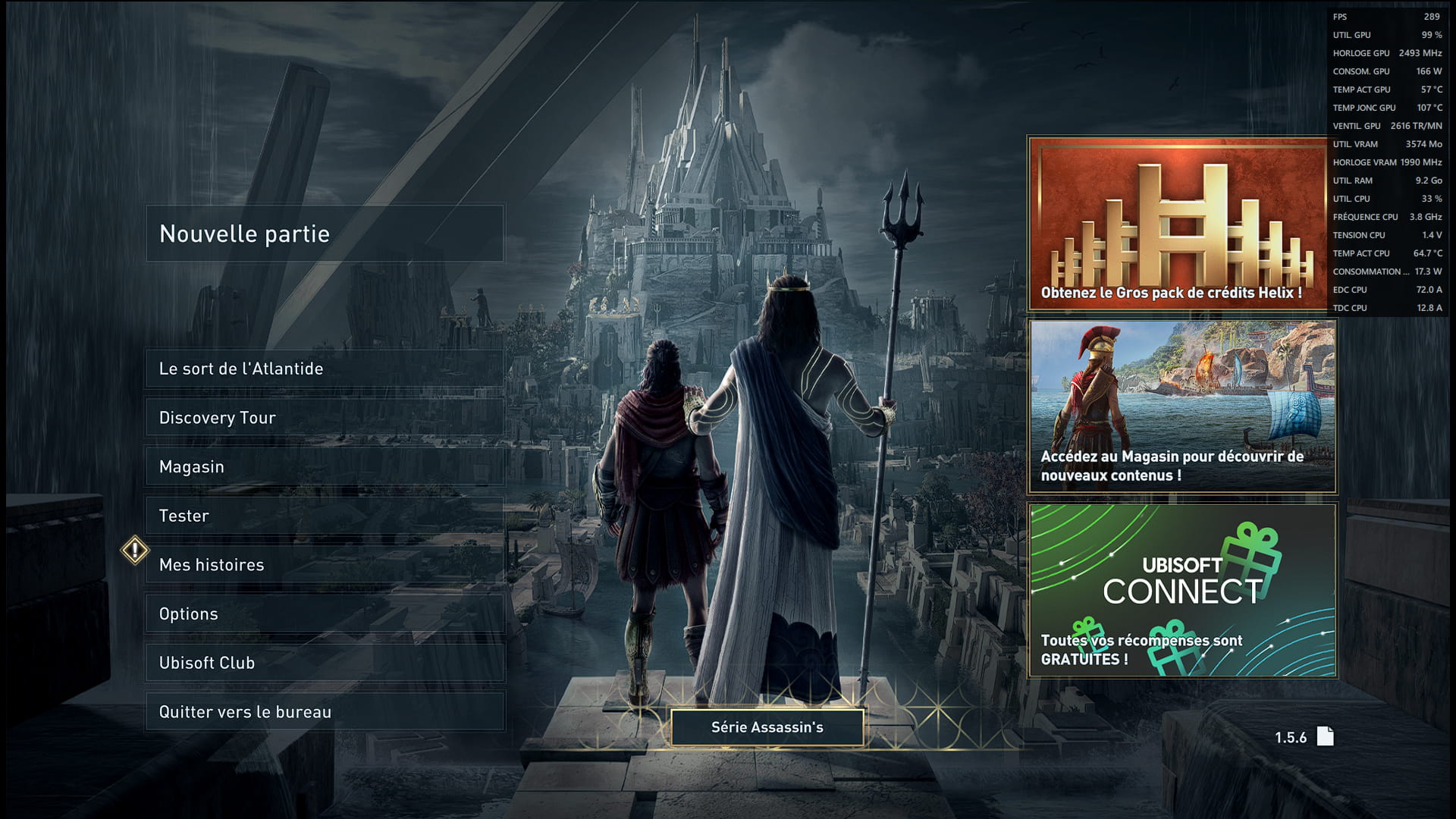The height and width of the screenshot is (819, 1456).
Task: Open the Helix credits pack banner
Action: pos(1177,224)
